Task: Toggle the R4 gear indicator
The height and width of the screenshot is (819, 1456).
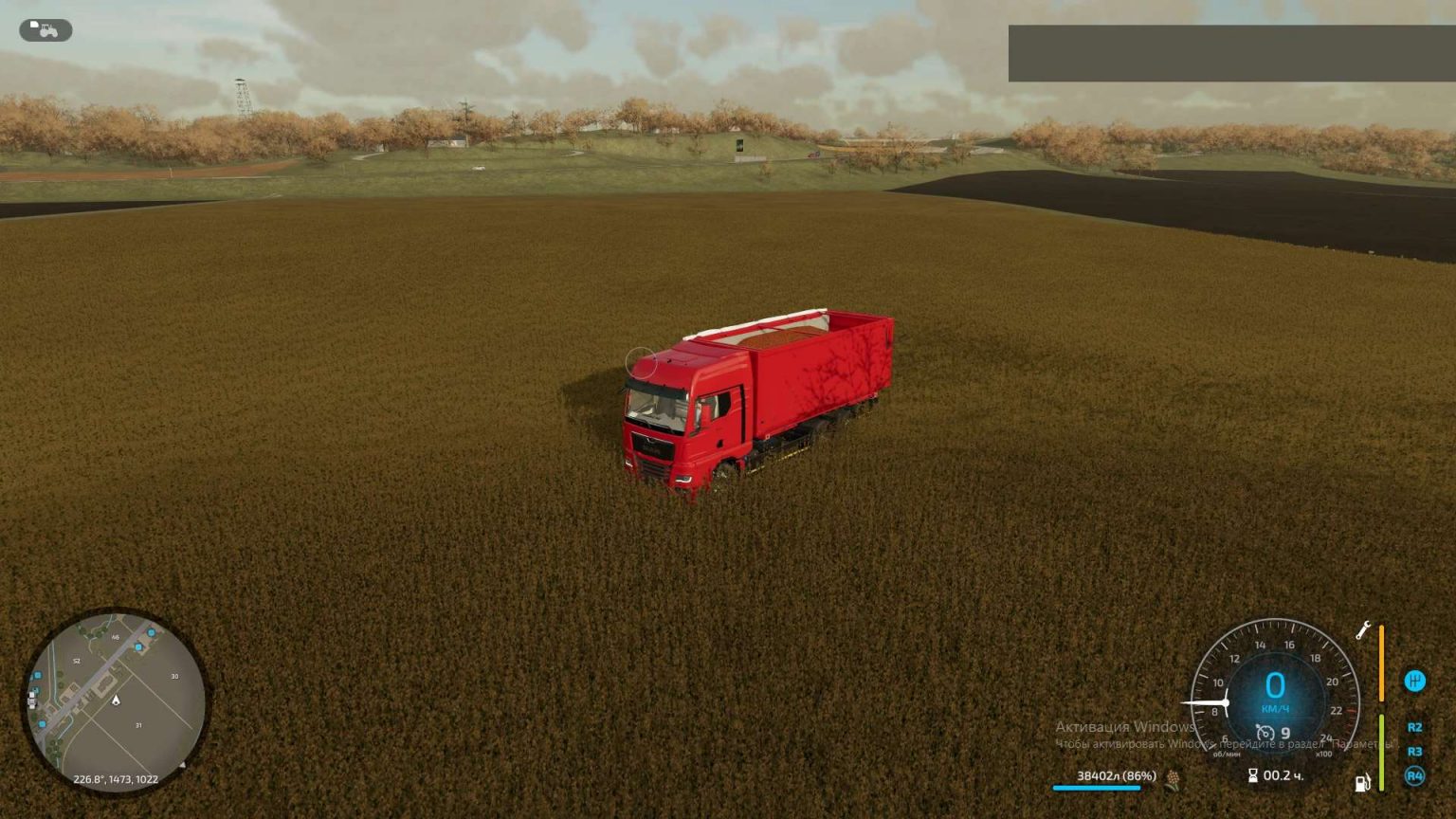Action: pos(1415,775)
